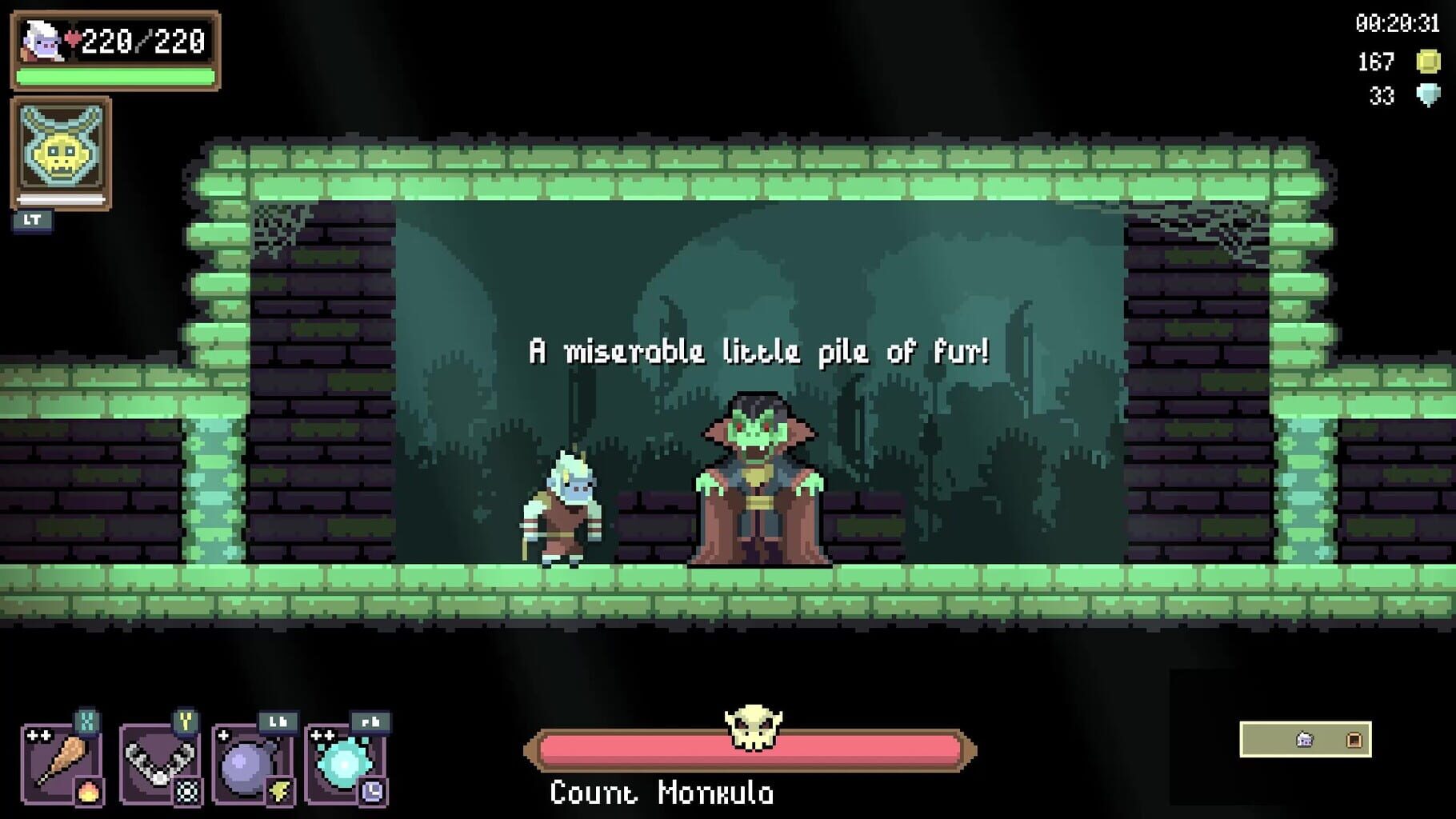Open the house icon in the bottom-right panel
Viewport: 1456px width, 819px height.
1304,740
